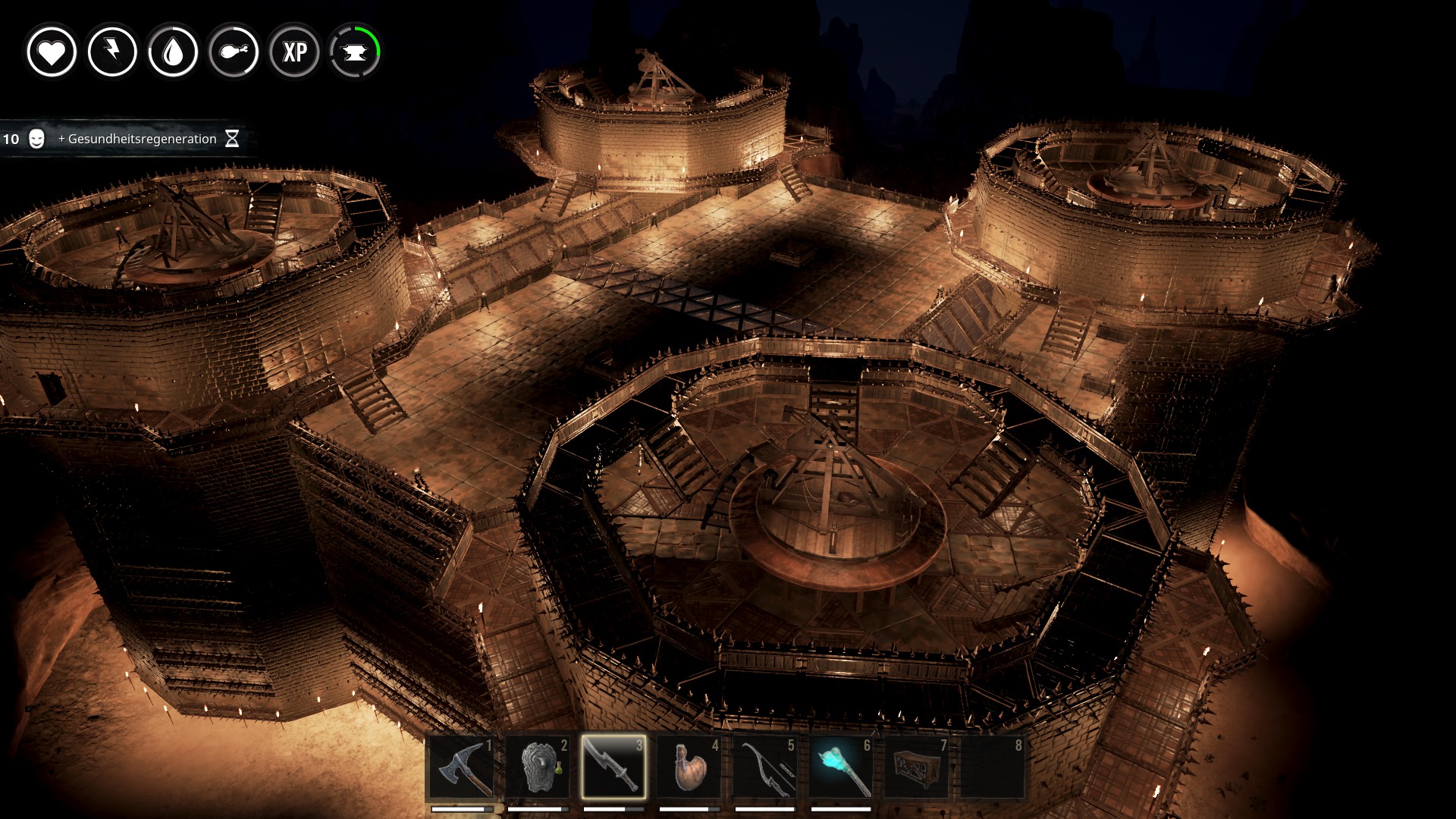1456x819 pixels.
Task: Use the waterskin in the hotbar
Action: click(689, 767)
